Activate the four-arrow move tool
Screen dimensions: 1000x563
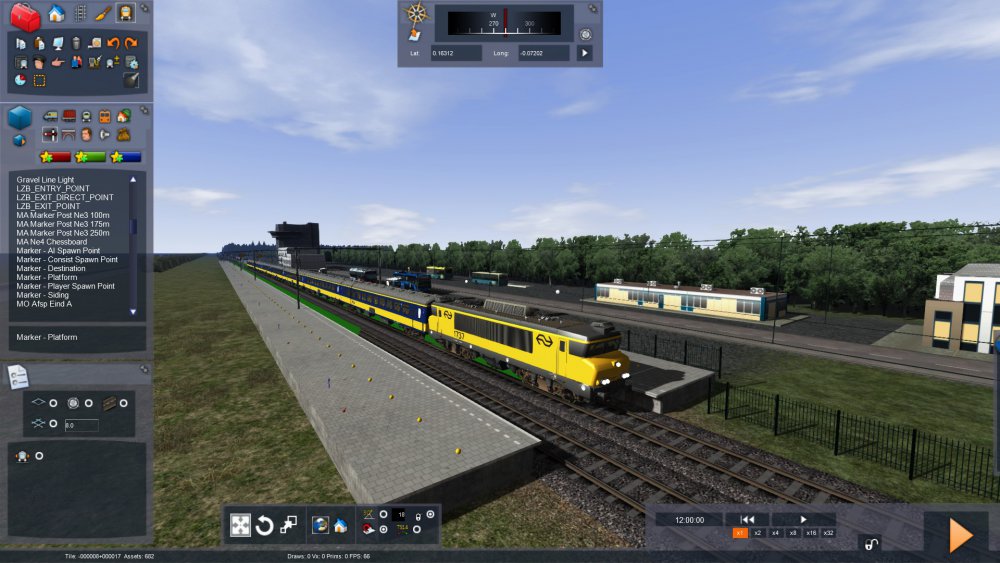point(240,525)
